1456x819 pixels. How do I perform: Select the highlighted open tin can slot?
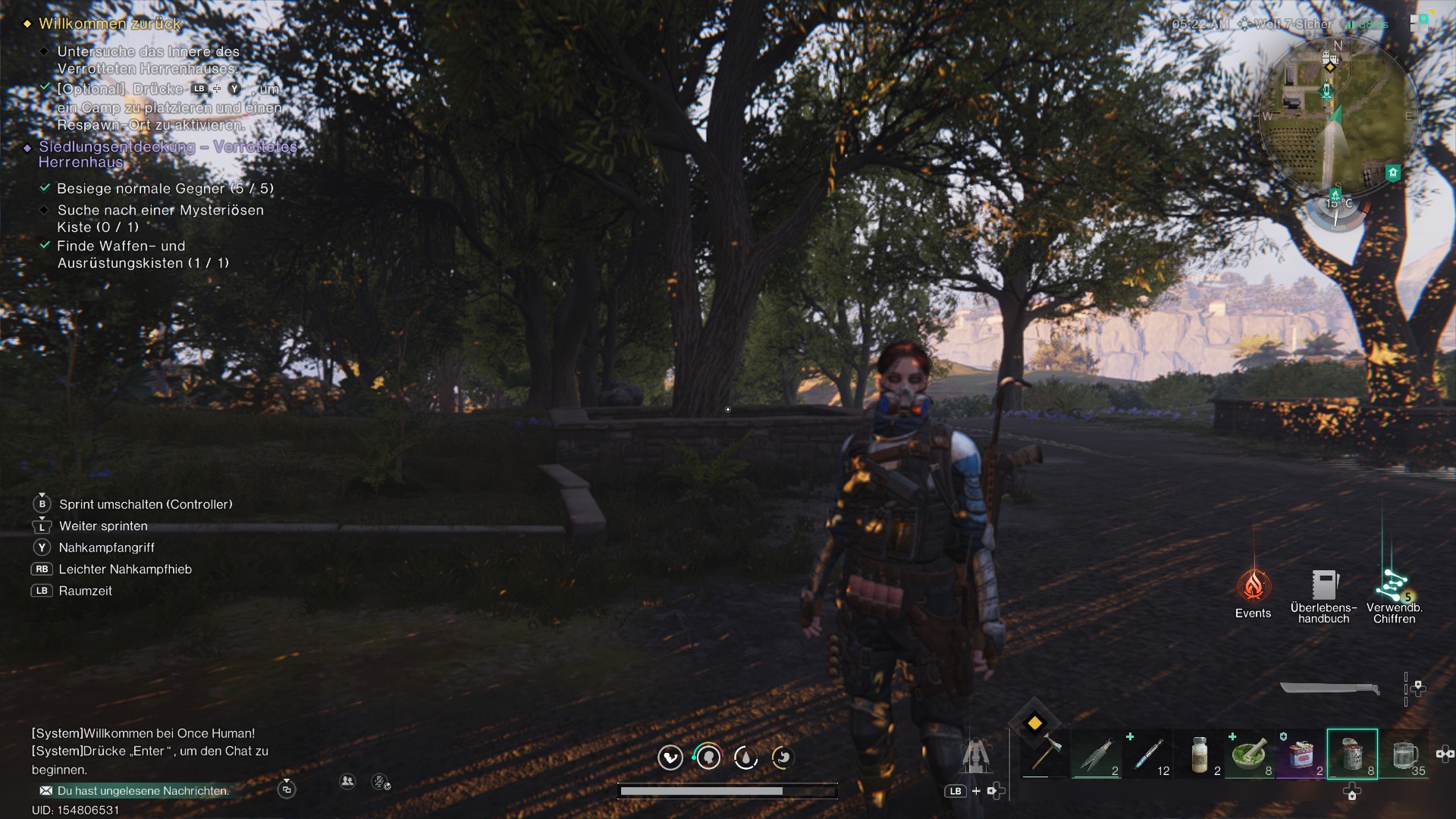pyautogui.click(x=1352, y=755)
